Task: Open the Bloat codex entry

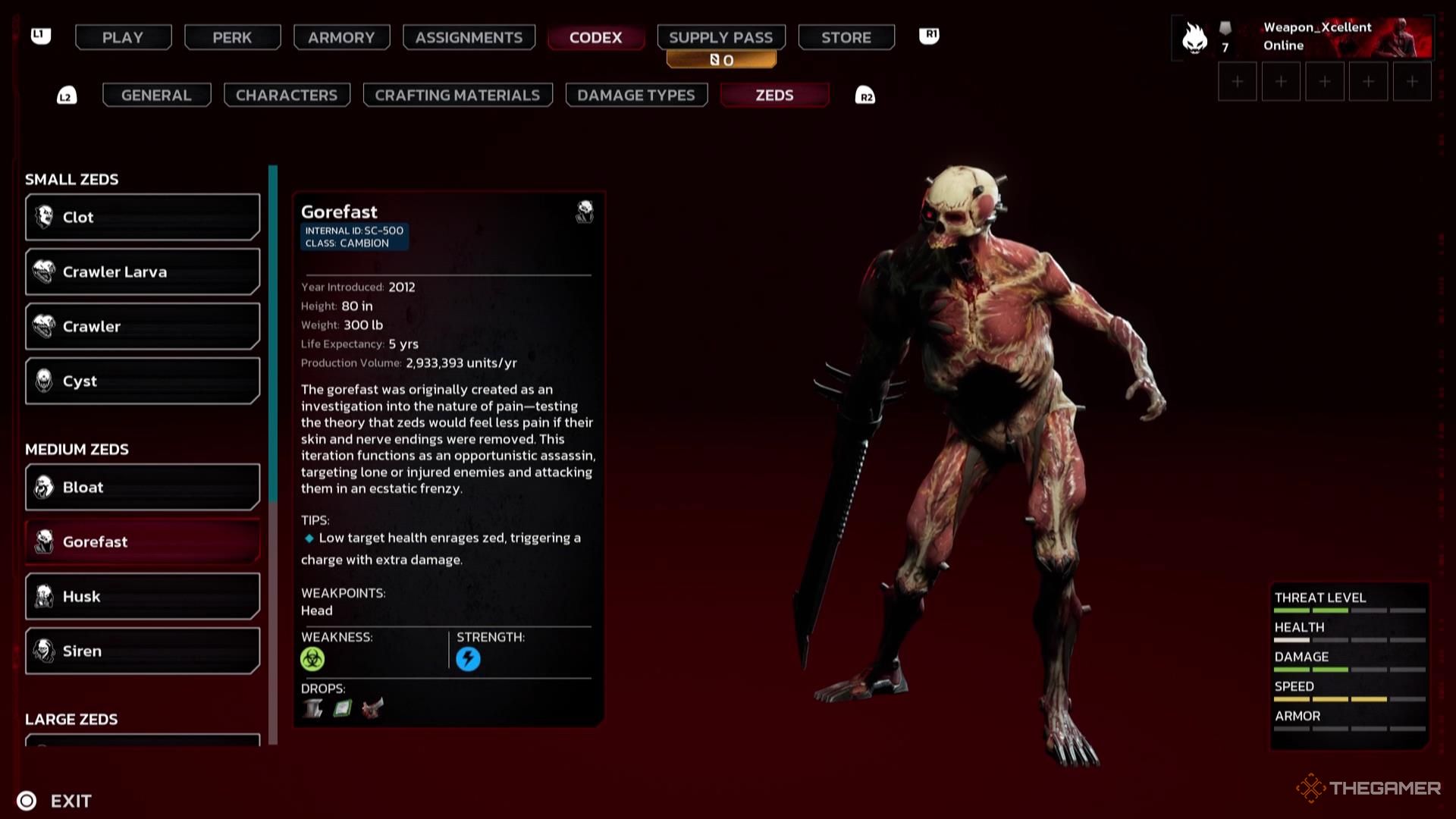Action: (x=143, y=487)
